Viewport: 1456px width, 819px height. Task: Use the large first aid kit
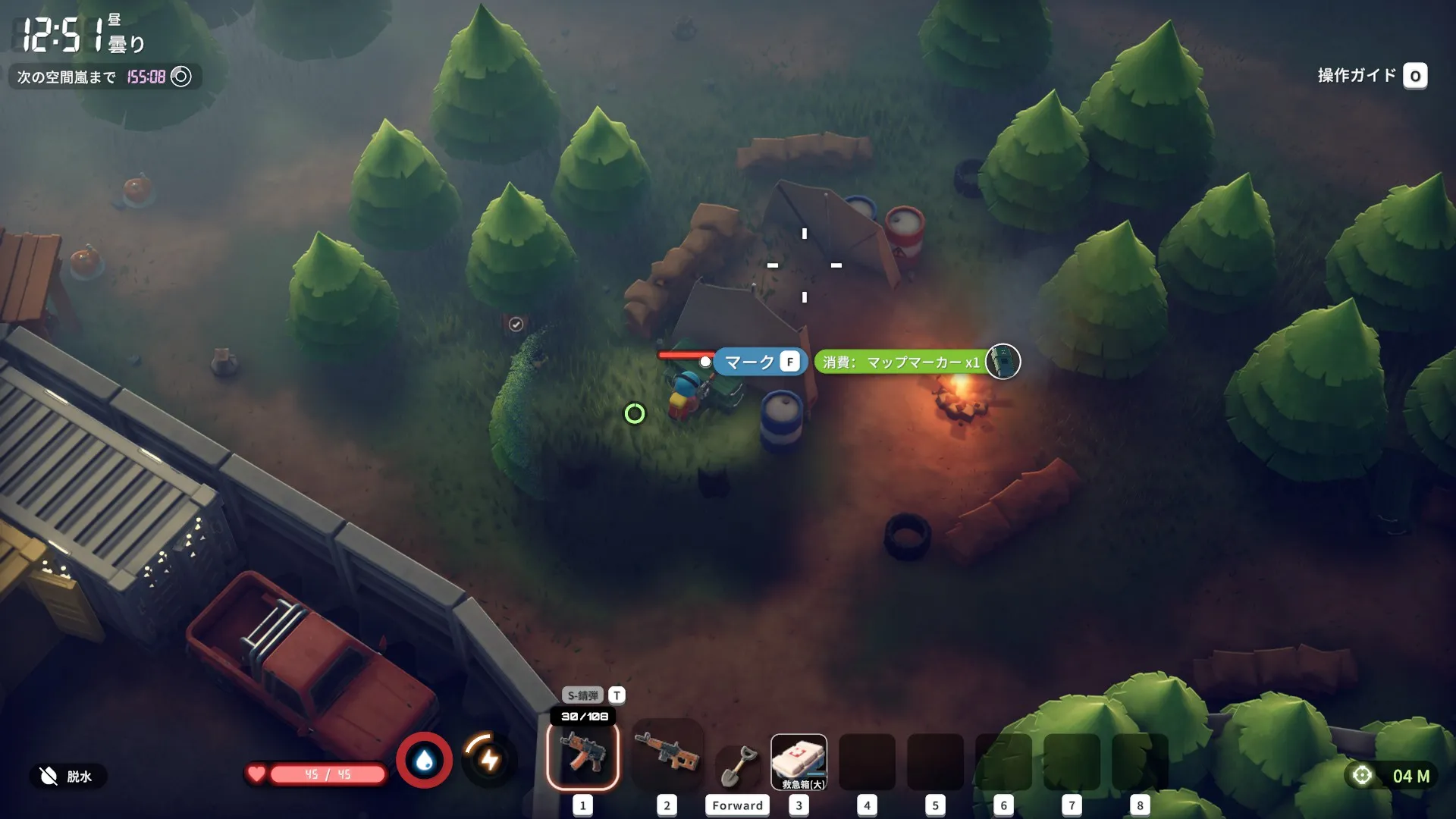(799, 761)
